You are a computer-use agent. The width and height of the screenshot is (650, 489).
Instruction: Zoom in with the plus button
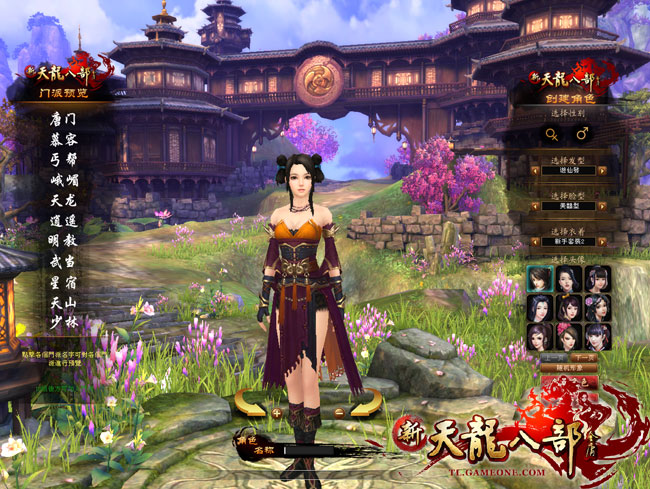(x=276, y=411)
